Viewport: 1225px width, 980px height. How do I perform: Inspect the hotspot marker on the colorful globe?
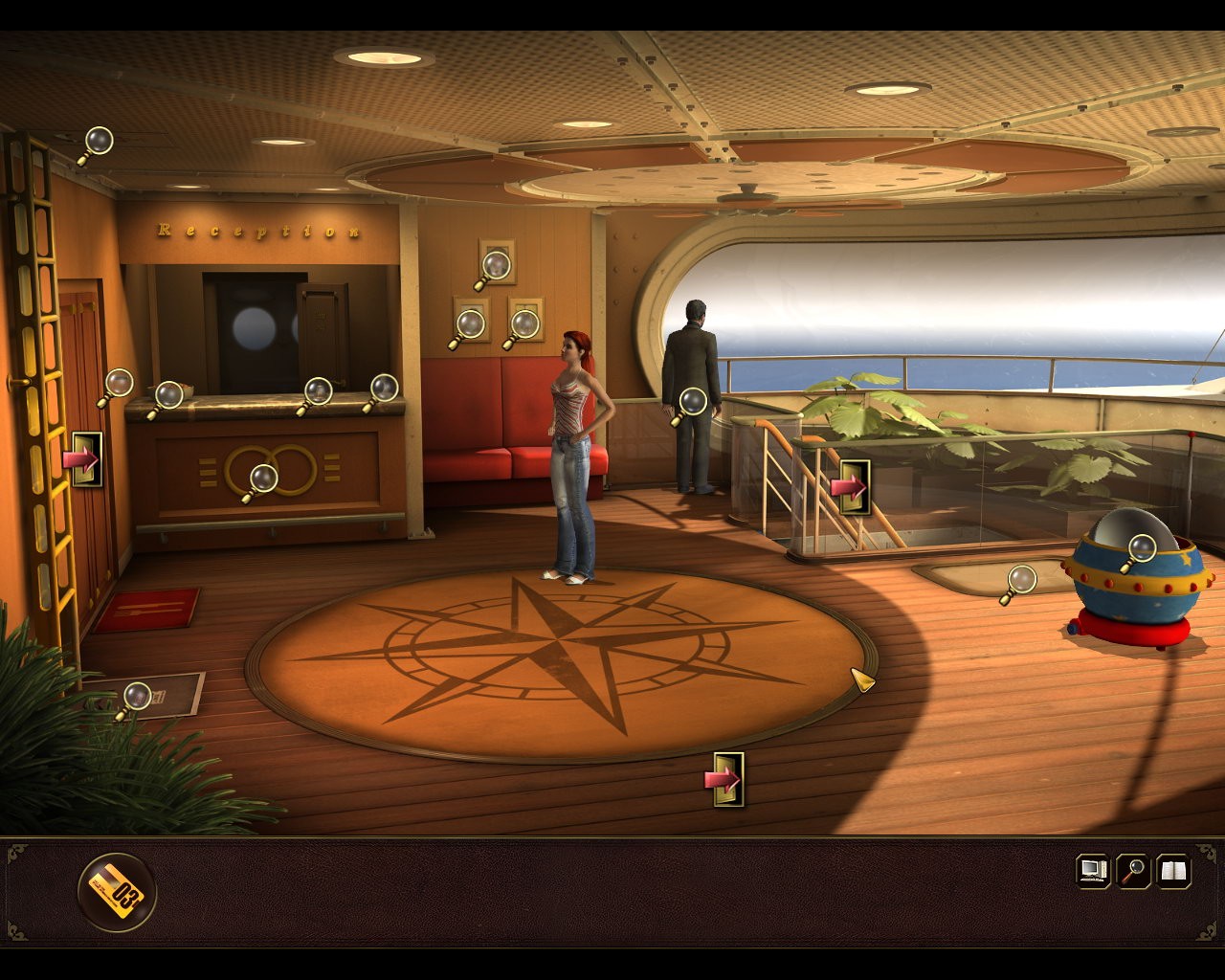point(1141,550)
